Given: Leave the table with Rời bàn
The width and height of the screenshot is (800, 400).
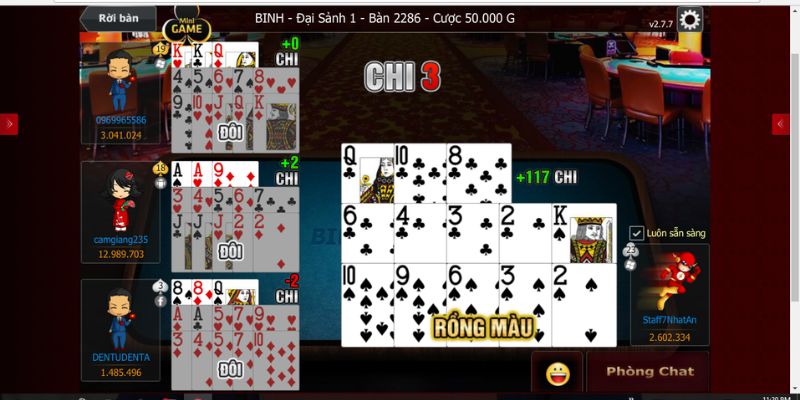Looking at the screenshot, I should (118, 17).
